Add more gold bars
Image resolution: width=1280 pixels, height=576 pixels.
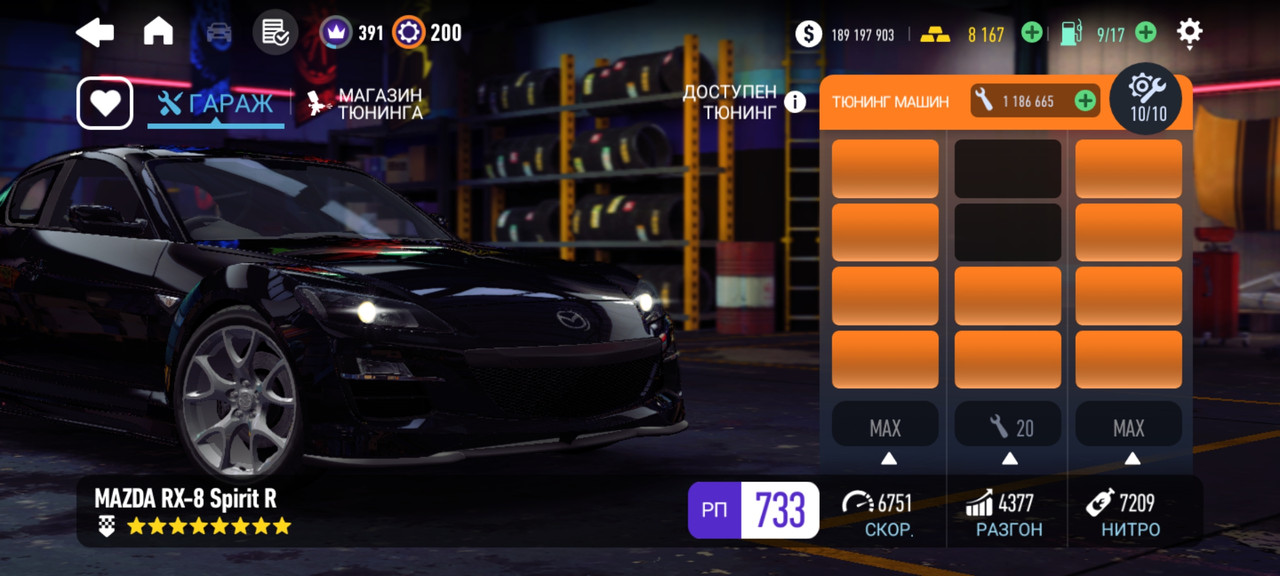(x=1032, y=33)
